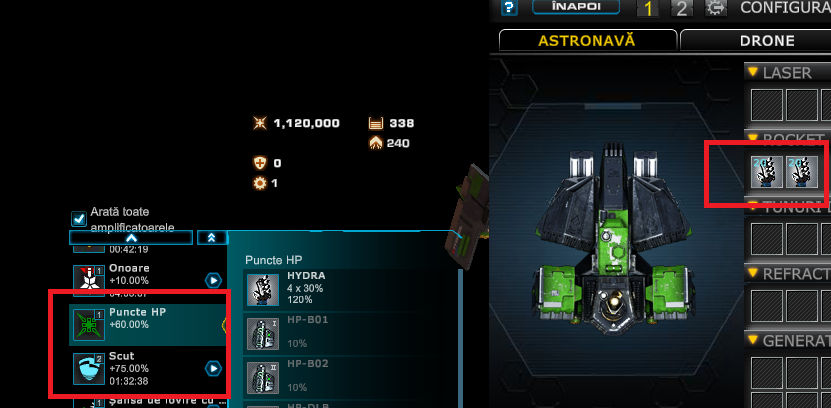This screenshot has width=831, height=408.
Task: Collapse the REFRACT section
Action: [x=752, y=274]
